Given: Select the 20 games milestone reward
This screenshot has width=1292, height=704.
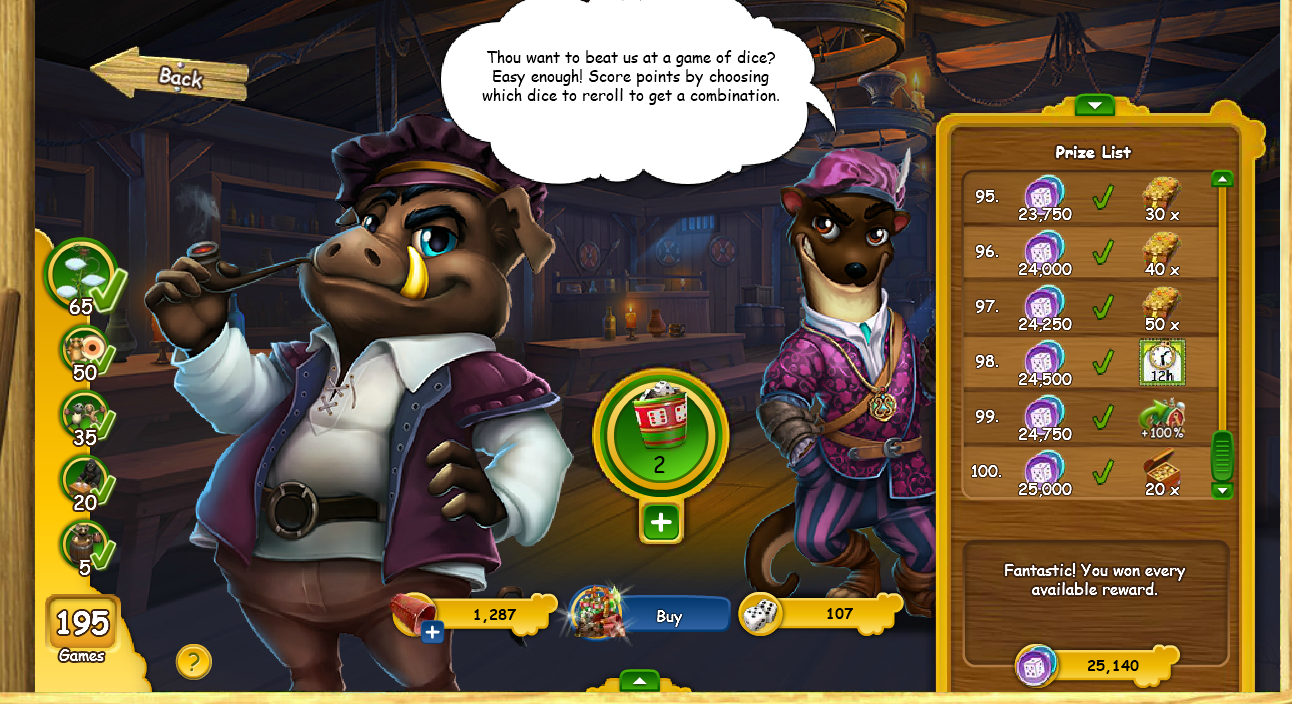Looking at the screenshot, I should pyautogui.click(x=84, y=480).
